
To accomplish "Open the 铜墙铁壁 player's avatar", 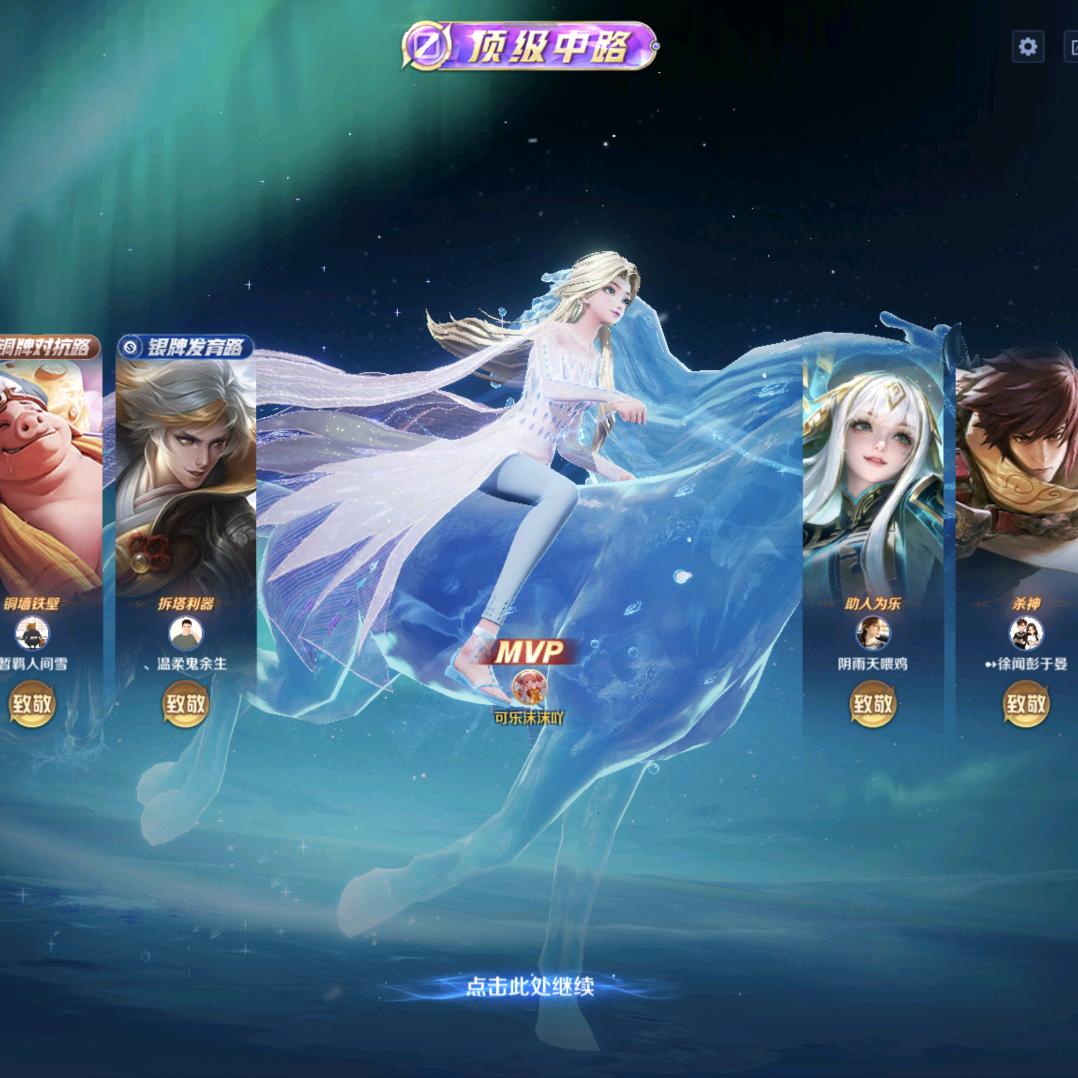I will pyautogui.click(x=32, y=633).
